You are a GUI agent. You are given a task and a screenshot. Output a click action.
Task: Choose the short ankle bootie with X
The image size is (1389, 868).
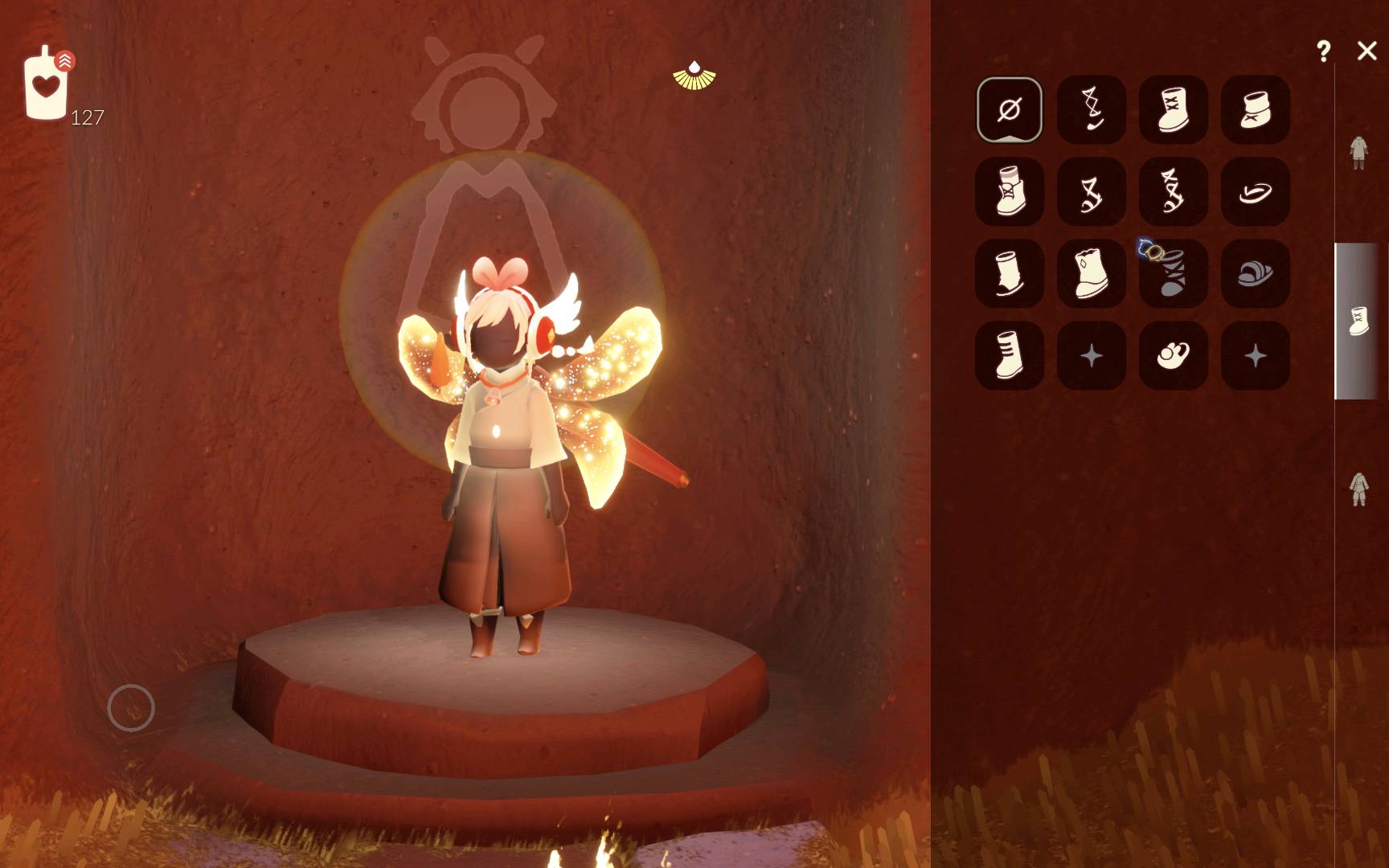tap(1256, 109)
